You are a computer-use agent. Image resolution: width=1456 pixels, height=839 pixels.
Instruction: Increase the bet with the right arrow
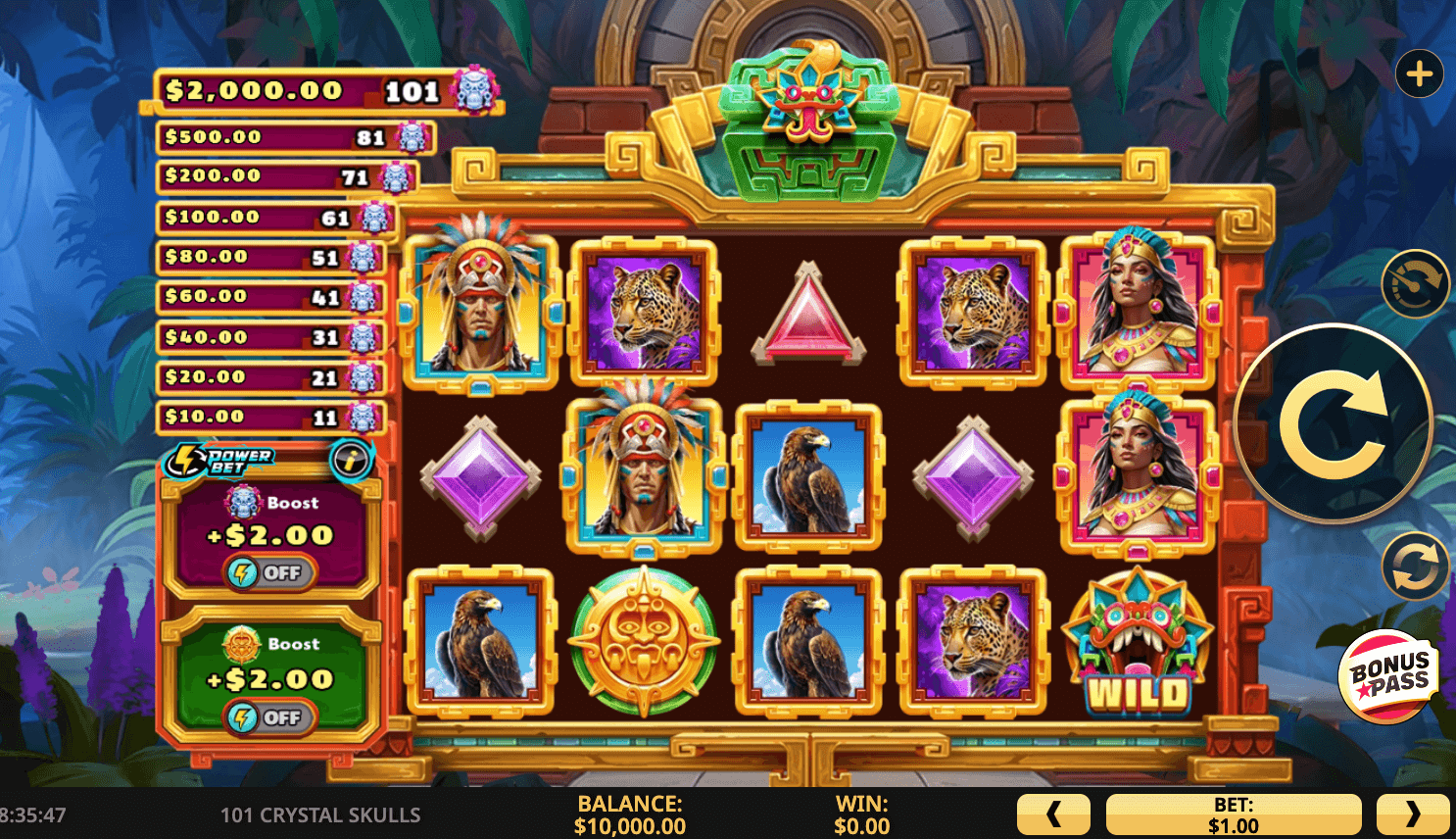1412,814
